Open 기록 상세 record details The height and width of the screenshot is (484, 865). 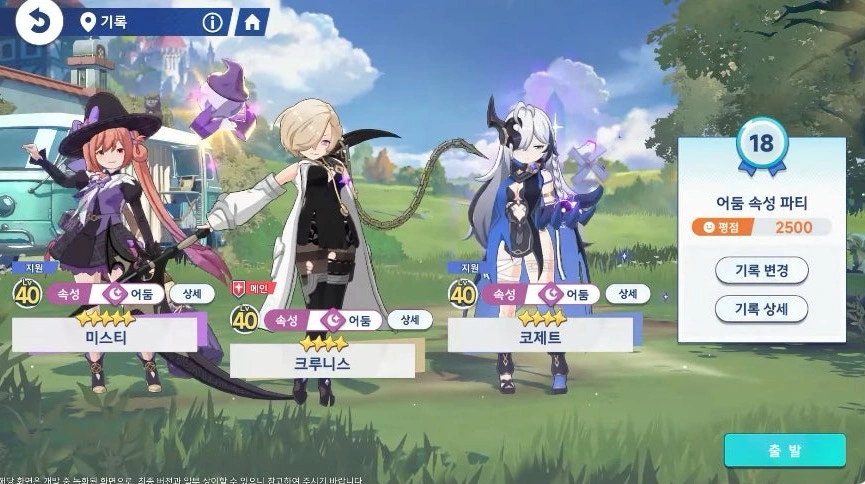point(761,309)
